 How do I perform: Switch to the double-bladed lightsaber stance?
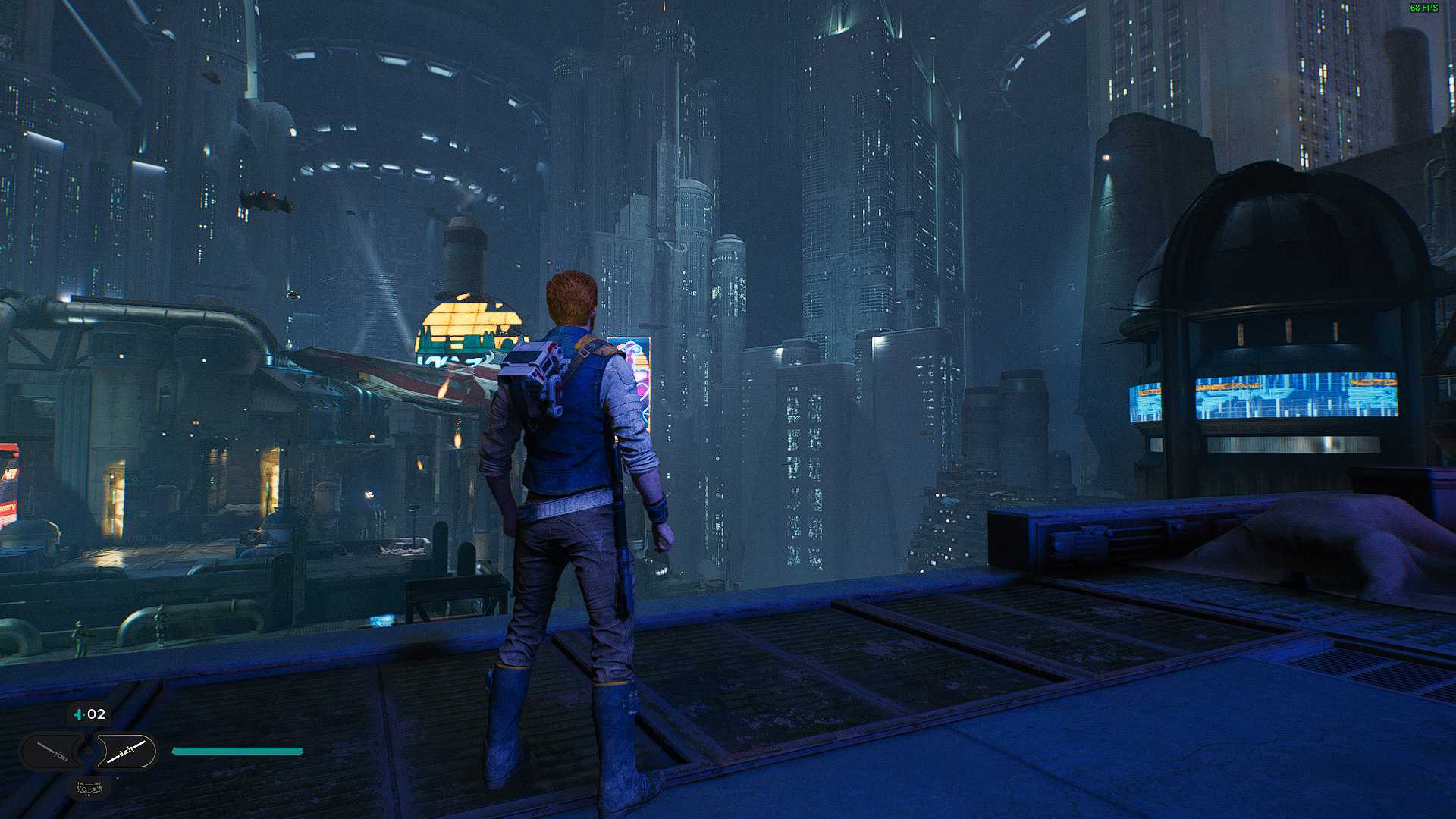pos(125,752)
